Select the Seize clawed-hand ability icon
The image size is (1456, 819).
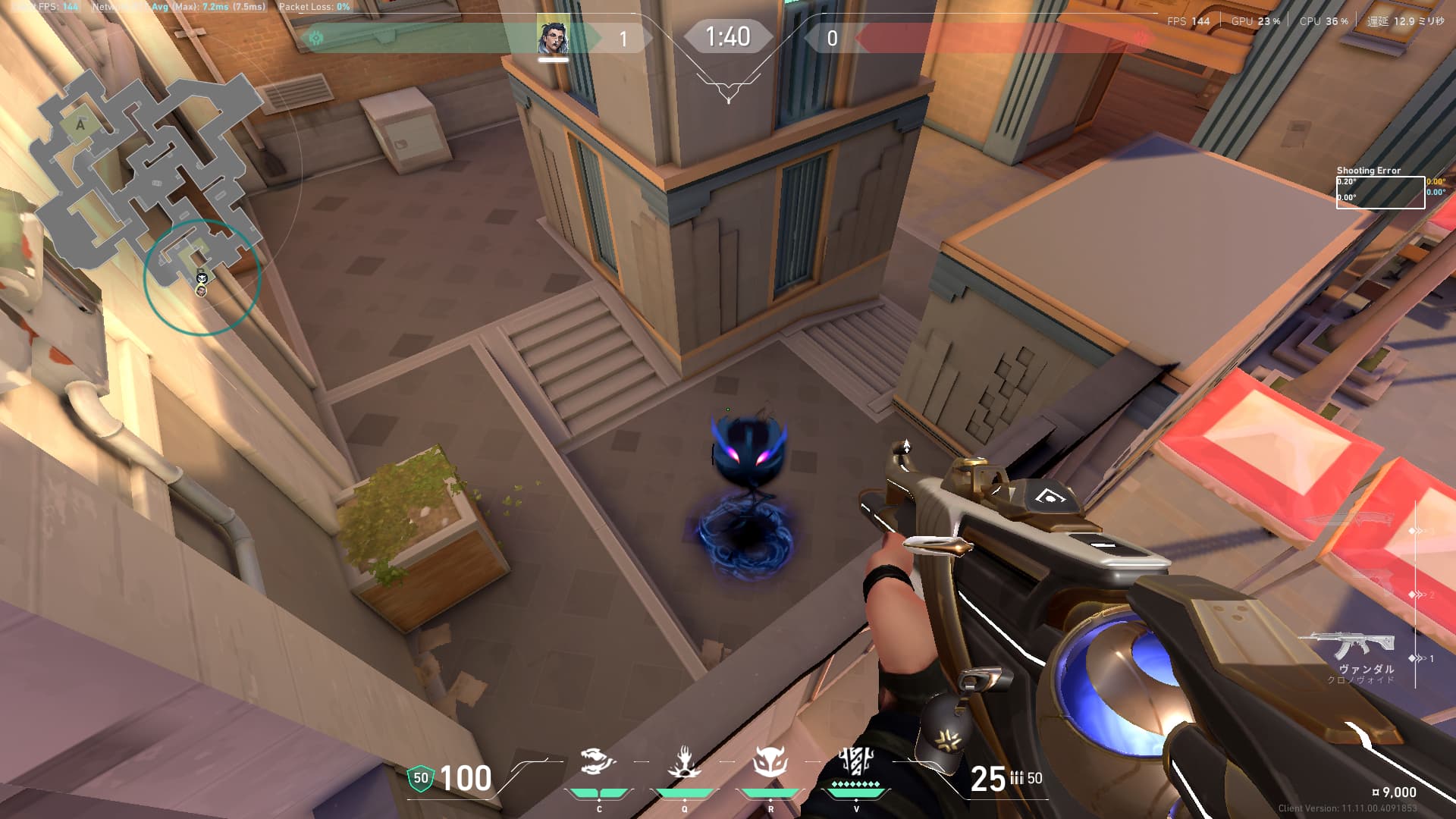click(684, 762)
